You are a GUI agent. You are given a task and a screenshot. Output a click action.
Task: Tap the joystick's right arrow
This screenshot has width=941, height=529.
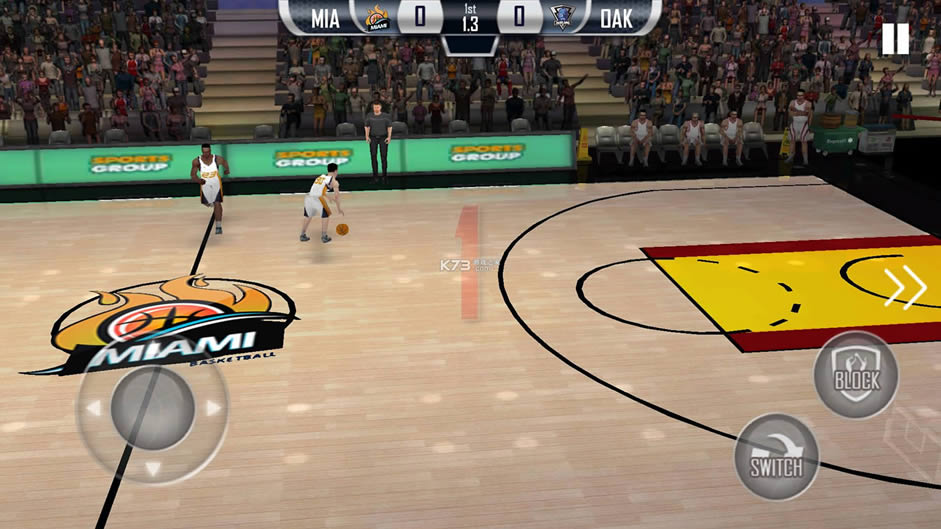(212, 408)
